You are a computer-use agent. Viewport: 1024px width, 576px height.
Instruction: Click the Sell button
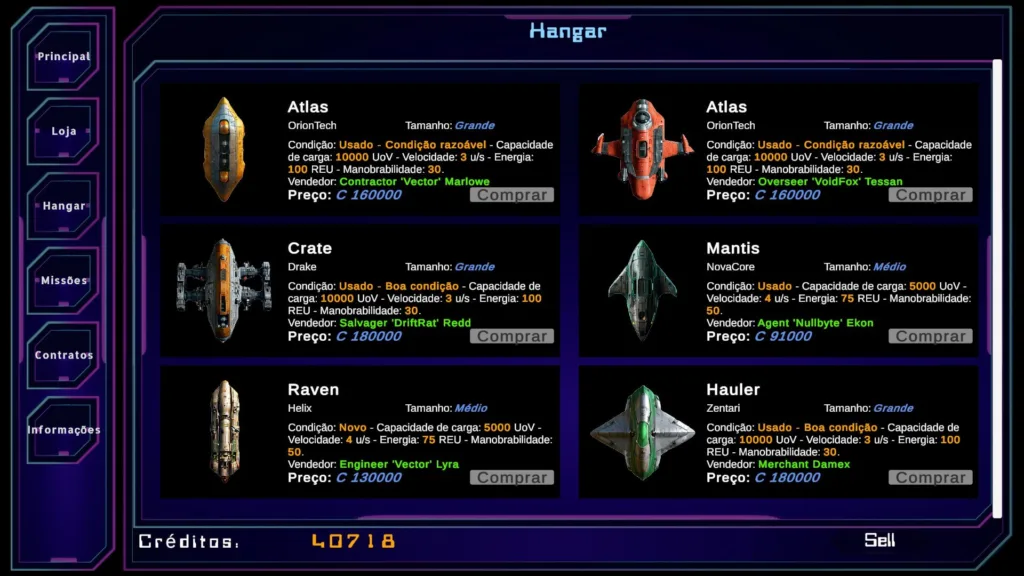pos(879,540)
